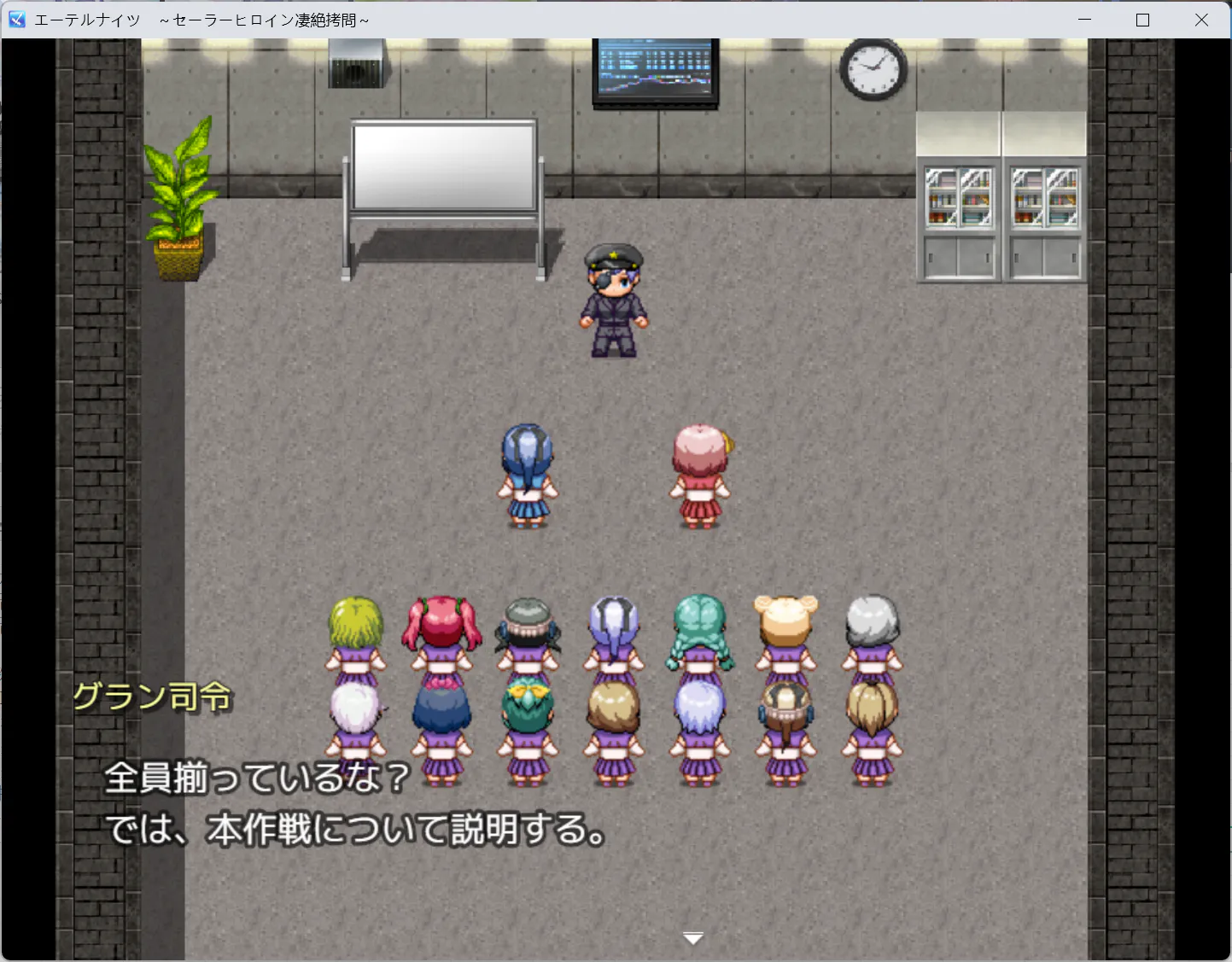
Task: Close the game window
Action: pos(1201,20)
